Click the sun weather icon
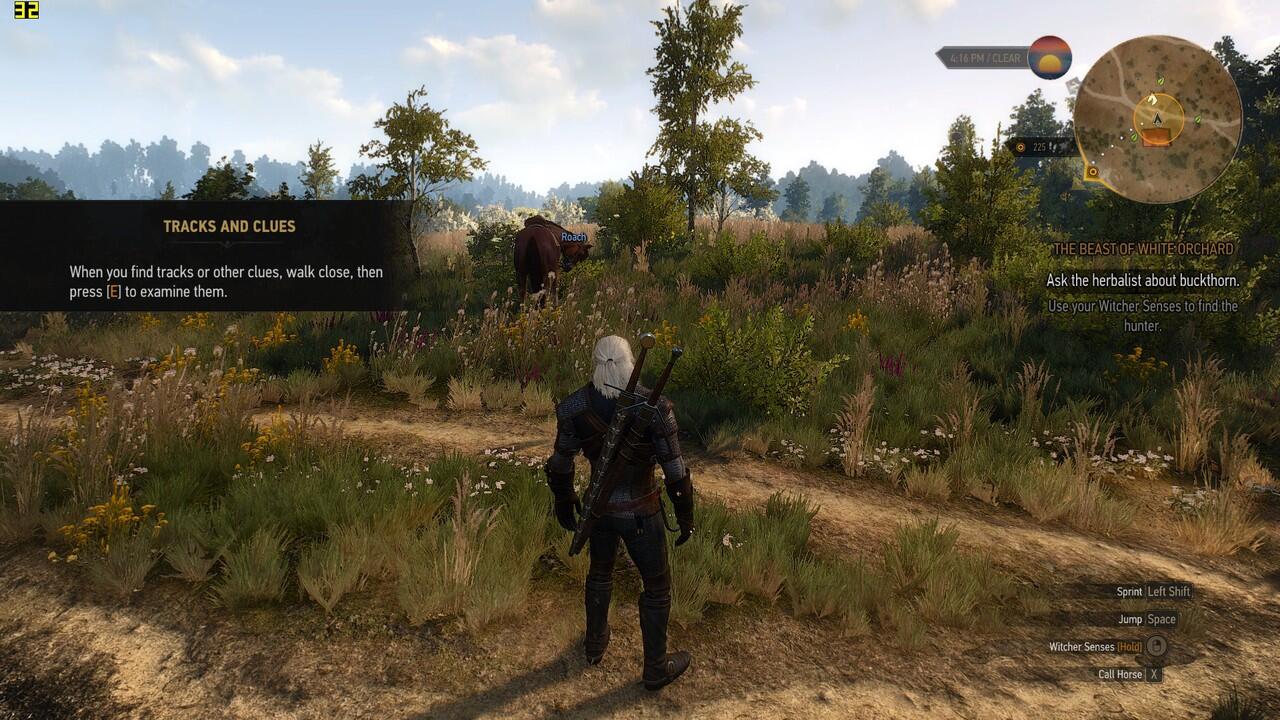 coord(1049,58)
